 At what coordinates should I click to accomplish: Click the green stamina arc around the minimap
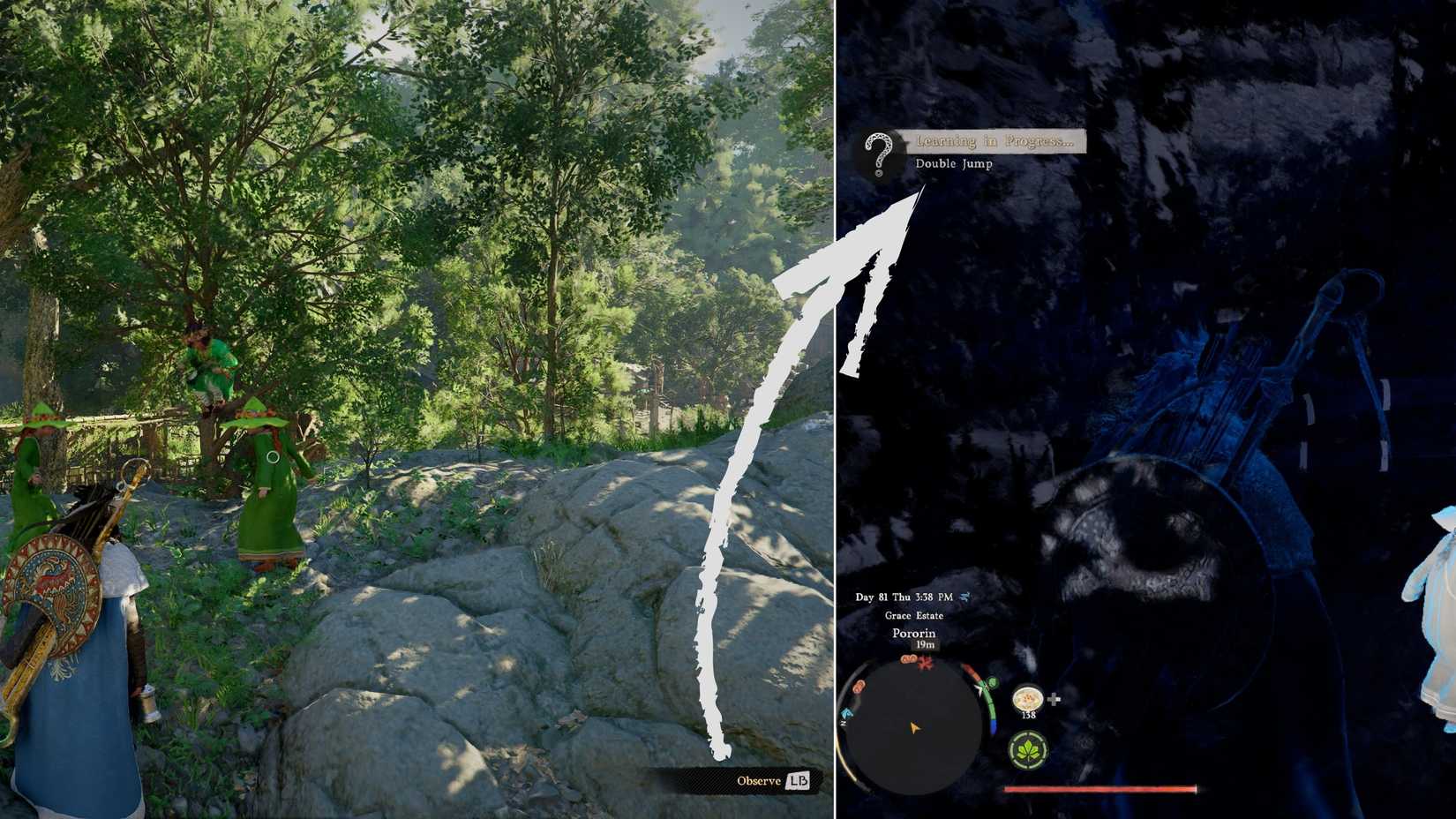[991, 706]
